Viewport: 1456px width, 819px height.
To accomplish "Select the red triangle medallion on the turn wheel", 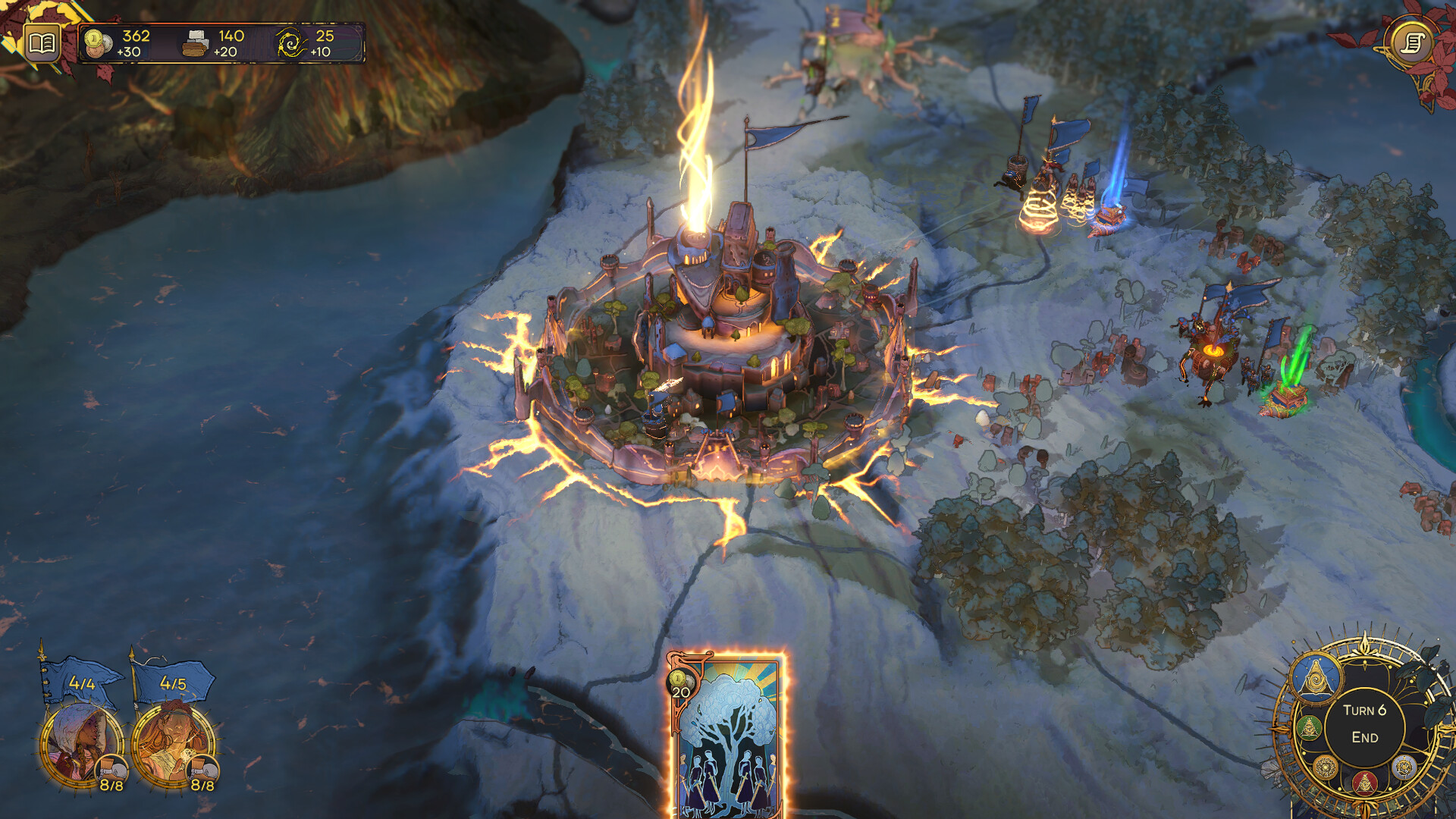I will tap(1365, 783).
